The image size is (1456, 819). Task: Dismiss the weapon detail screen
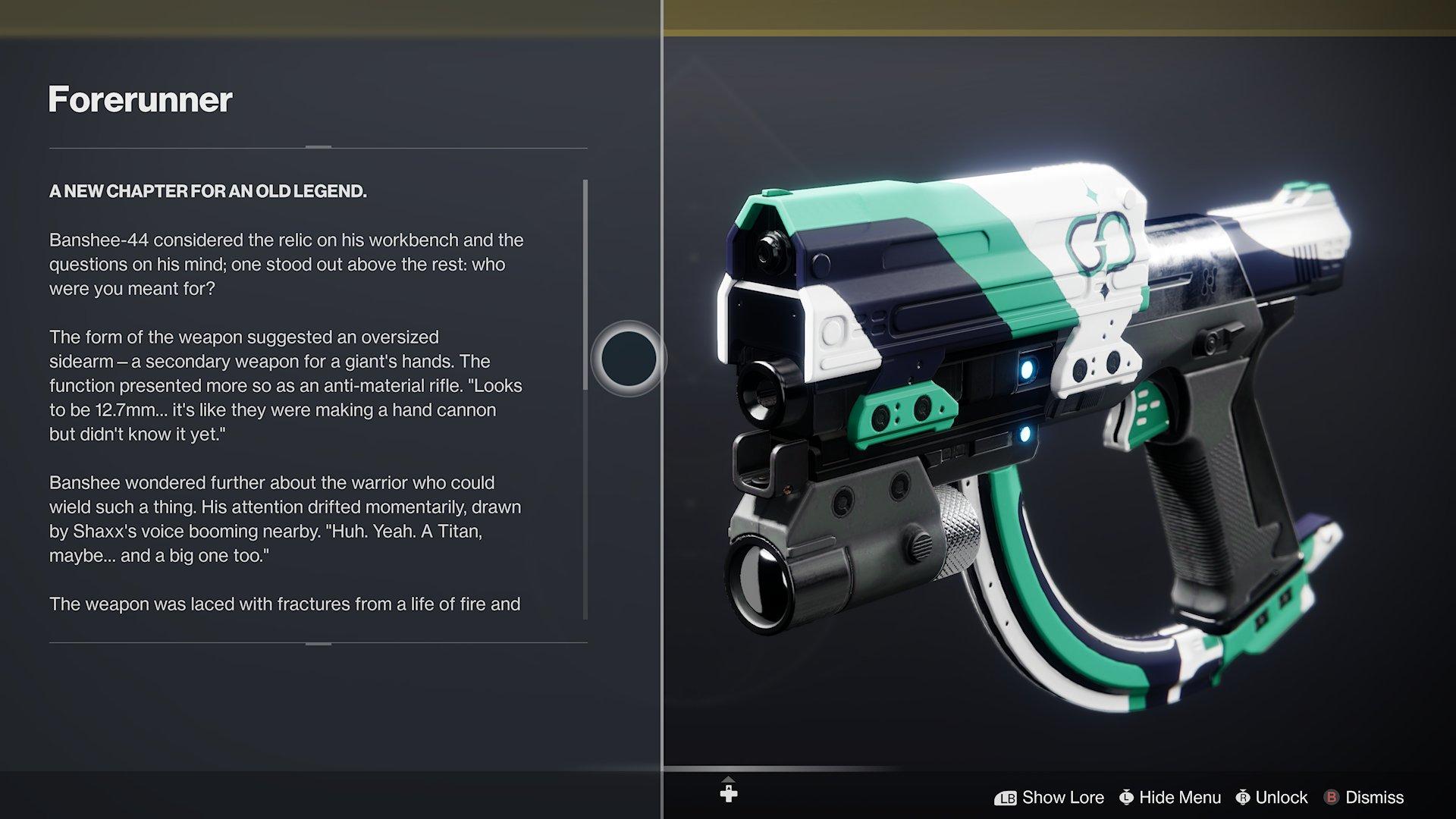pyautogui.click(x=1376, y=797)
